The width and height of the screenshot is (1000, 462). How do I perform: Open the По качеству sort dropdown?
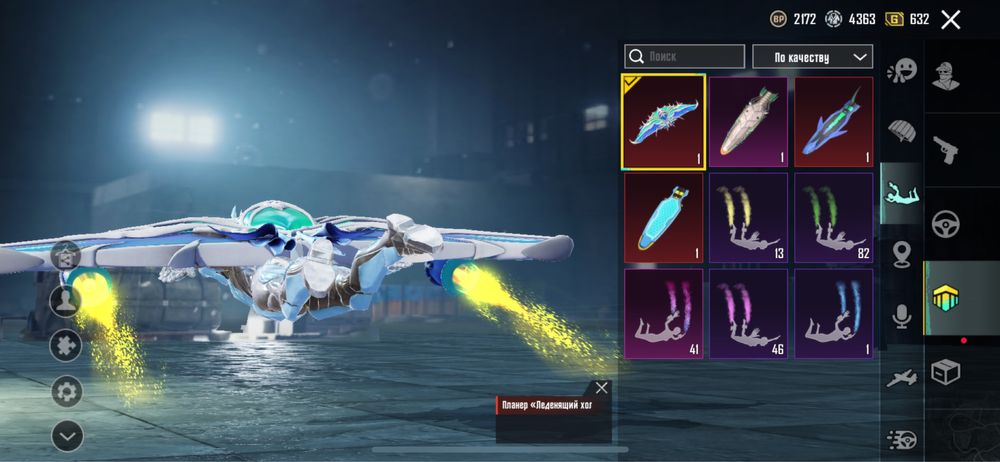[x=812, y=57]
